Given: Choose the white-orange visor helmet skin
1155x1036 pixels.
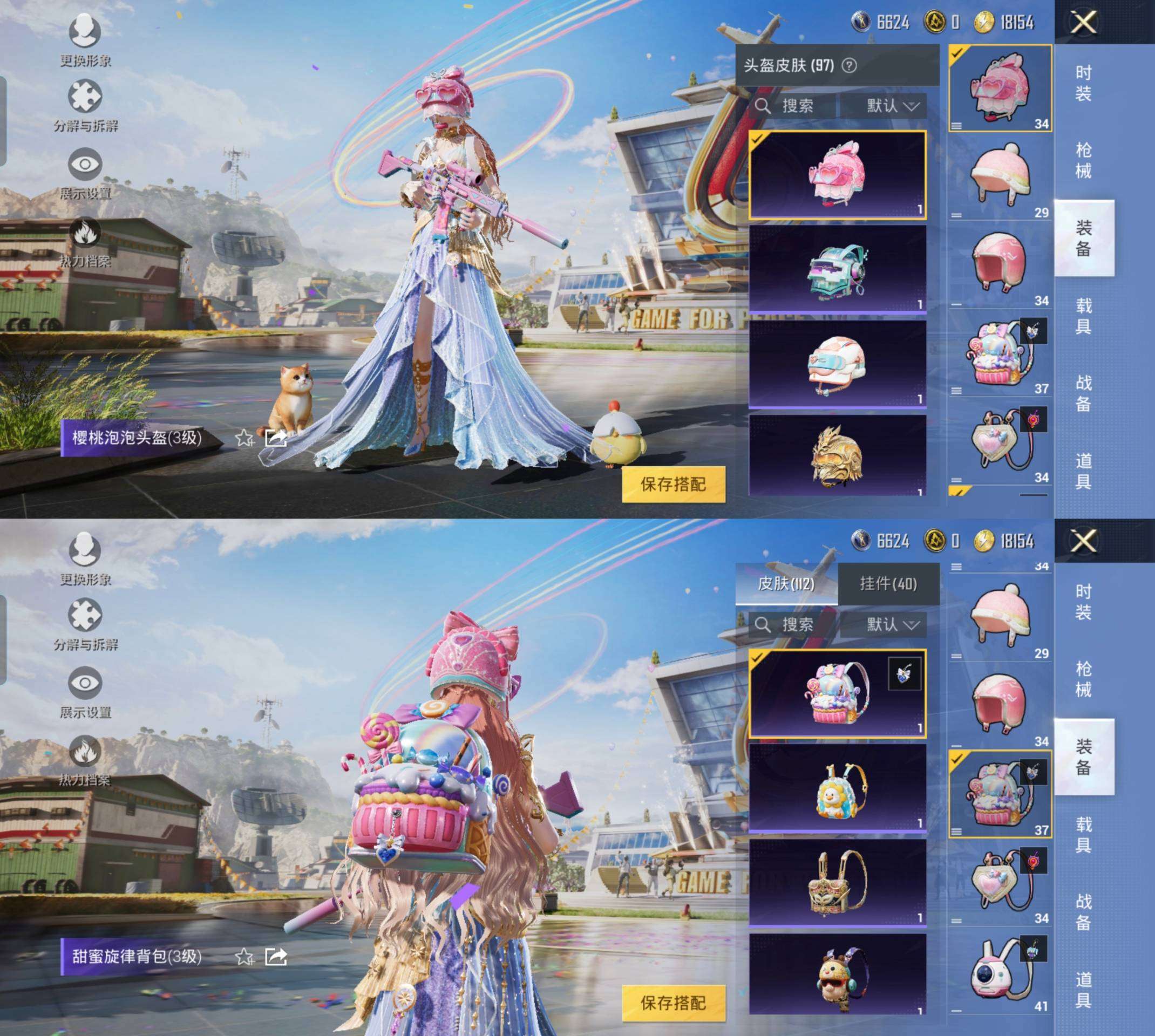Looking at the screenshot, I should [837, 364].
